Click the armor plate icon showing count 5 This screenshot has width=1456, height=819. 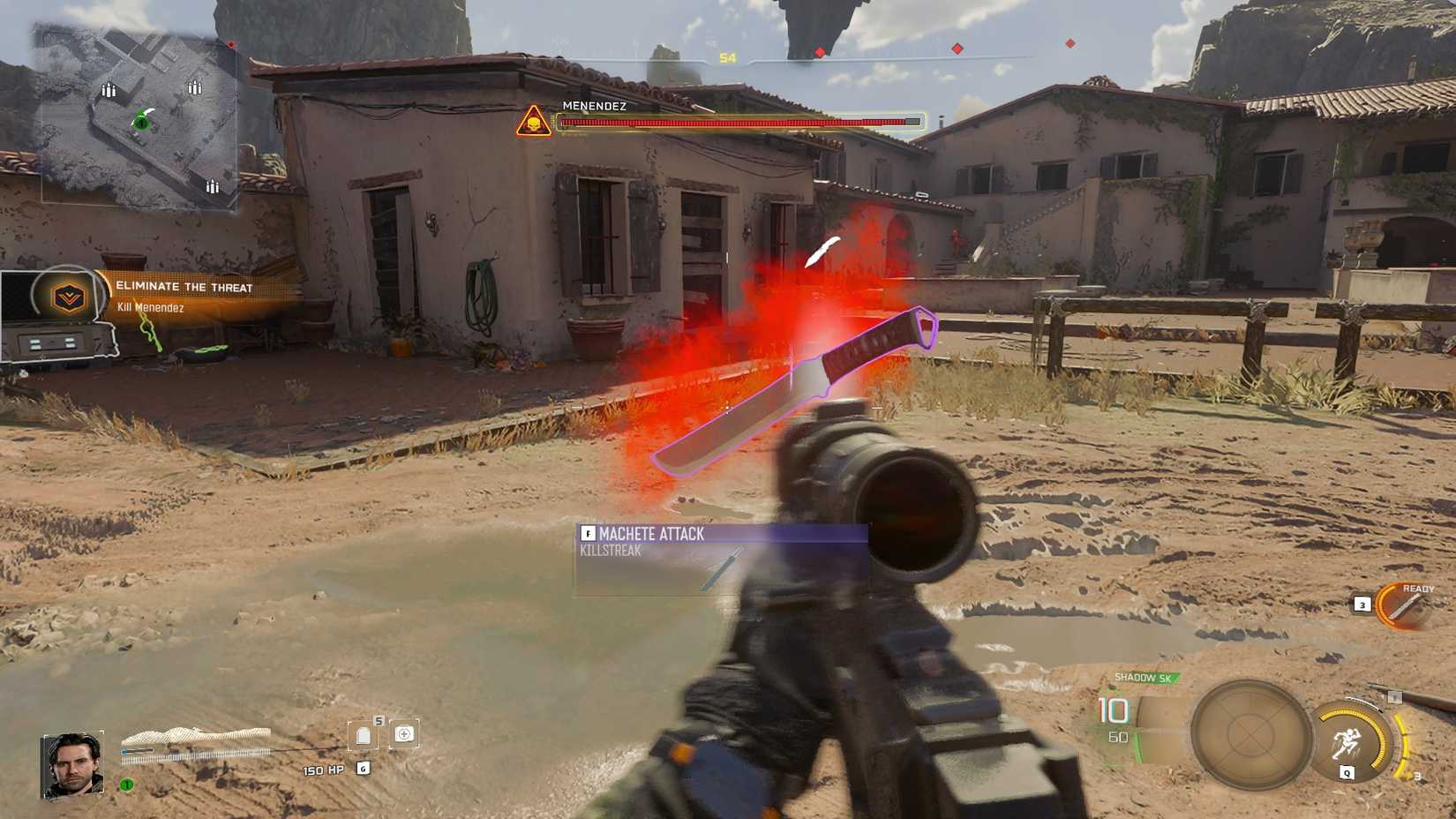364,735
